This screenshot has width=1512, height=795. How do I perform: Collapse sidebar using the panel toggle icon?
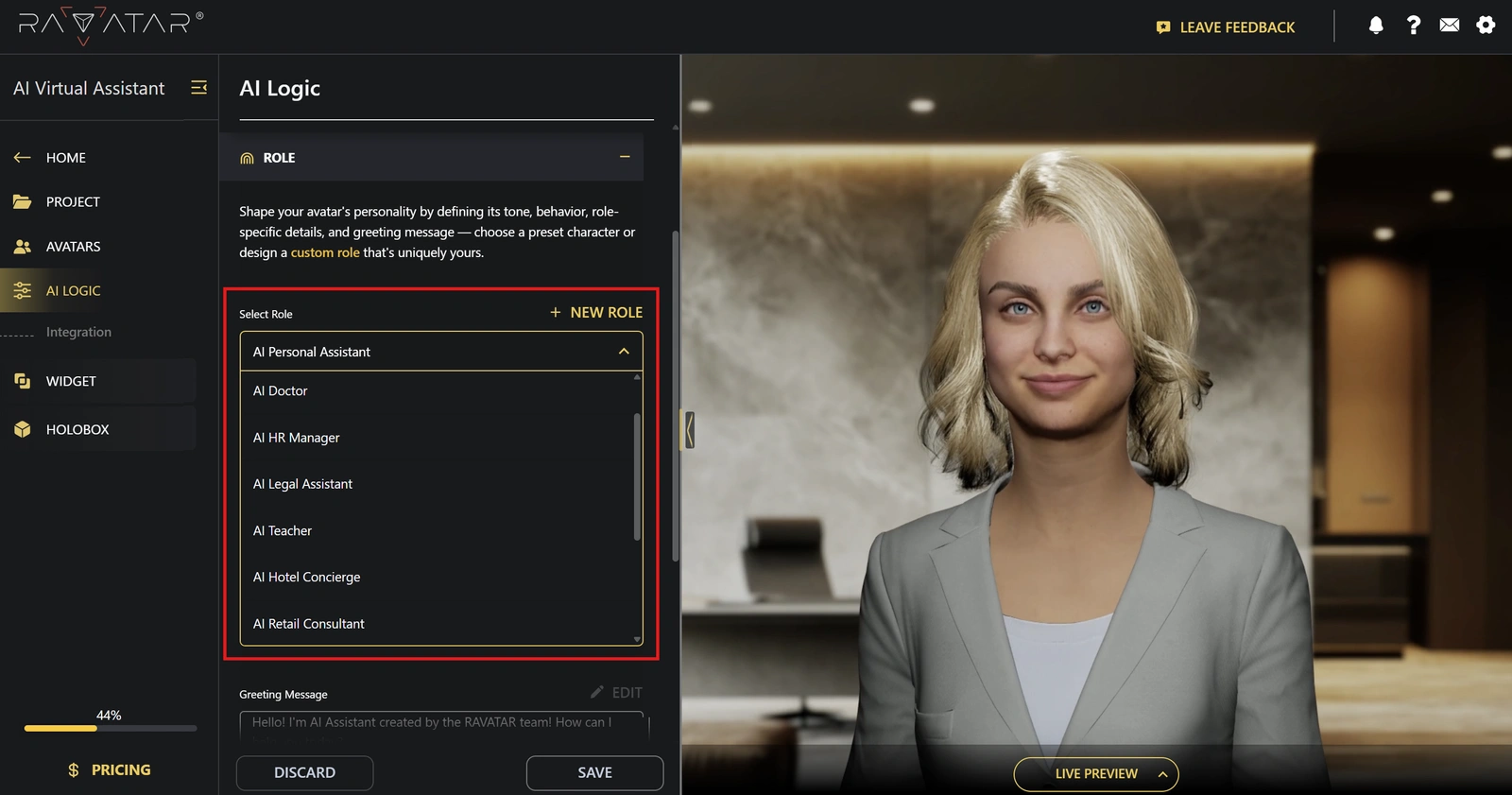click(198, 87)
